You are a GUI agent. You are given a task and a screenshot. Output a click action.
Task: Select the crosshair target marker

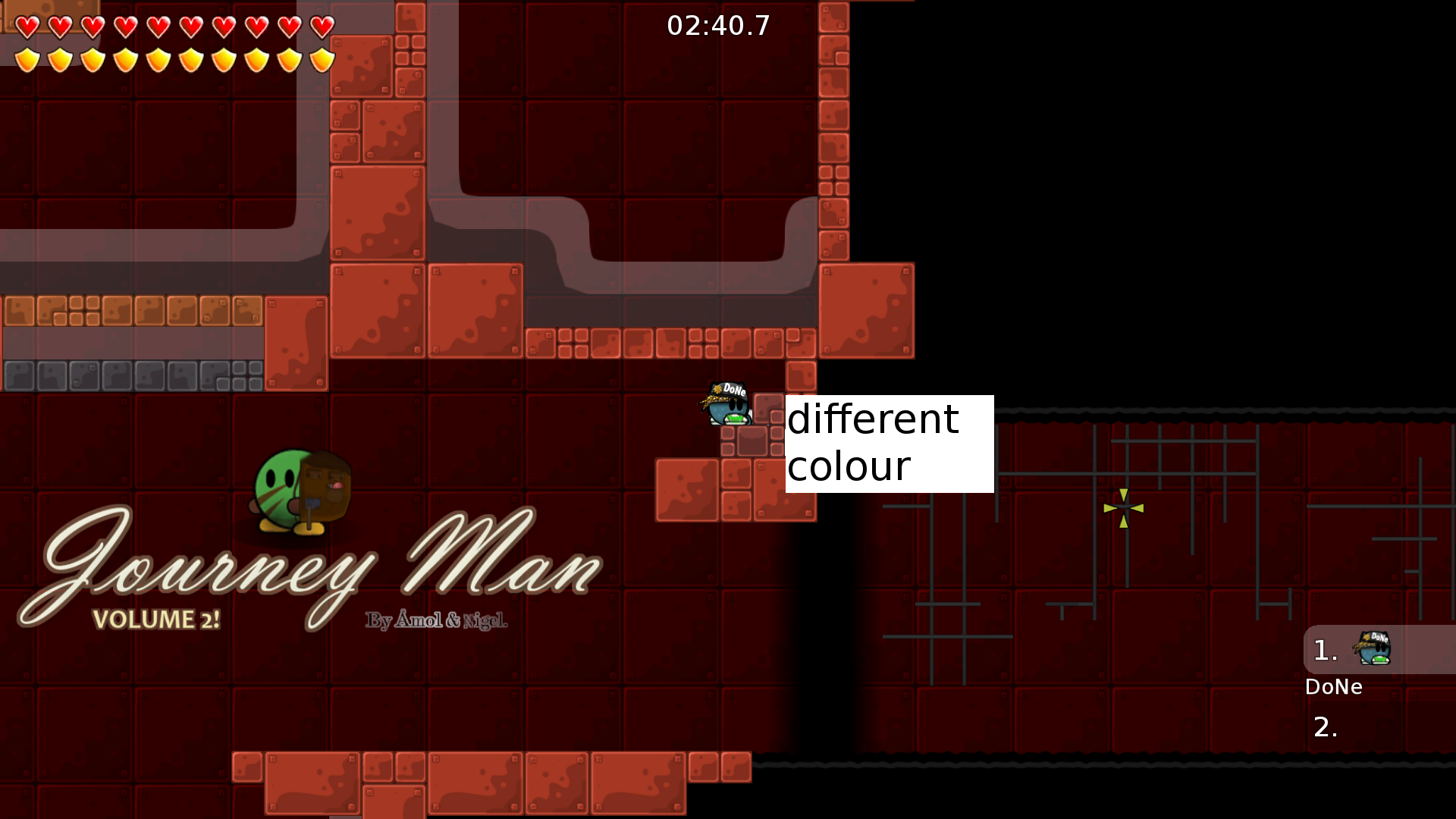tap(1125, 510)
